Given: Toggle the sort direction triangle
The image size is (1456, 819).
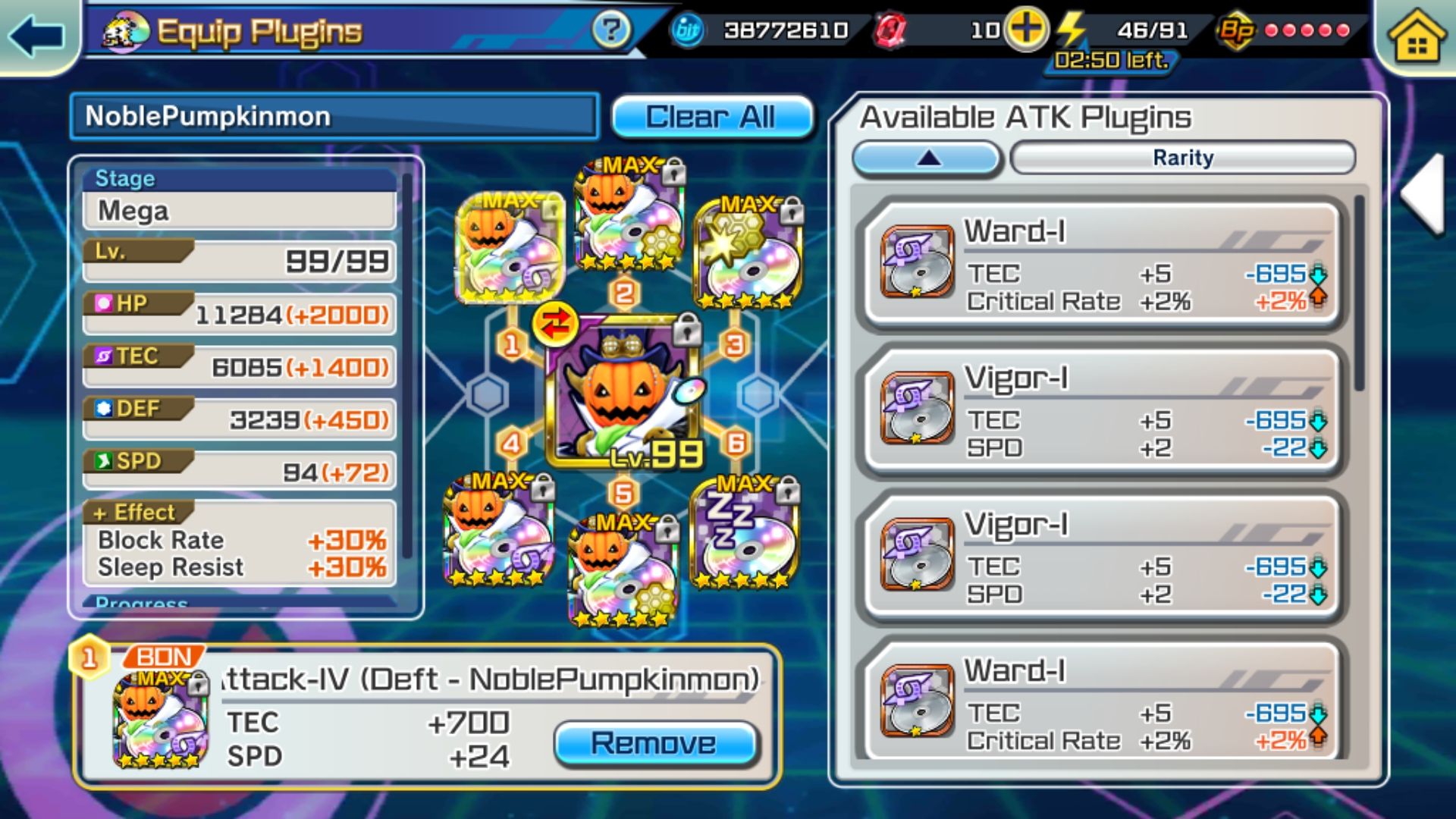Looking at the screenshot, I should tap(927, 158).
